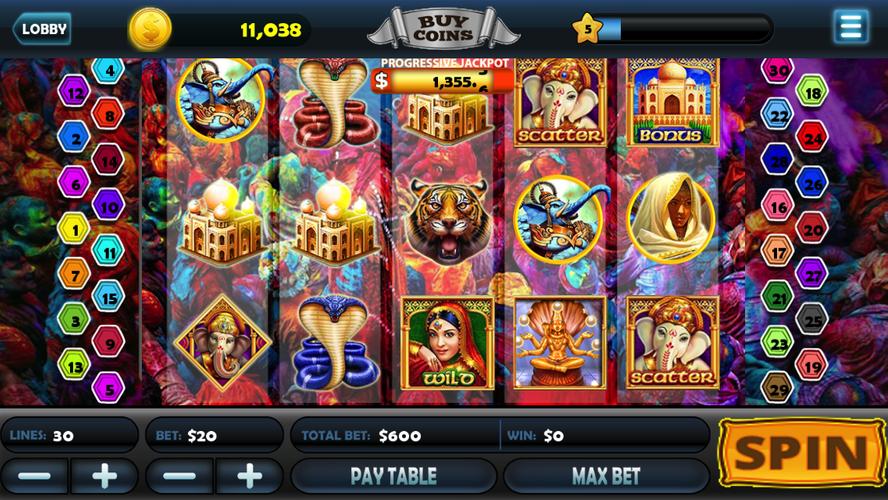
Task: Select payline marker number 30
Action: tap(777, 70)
